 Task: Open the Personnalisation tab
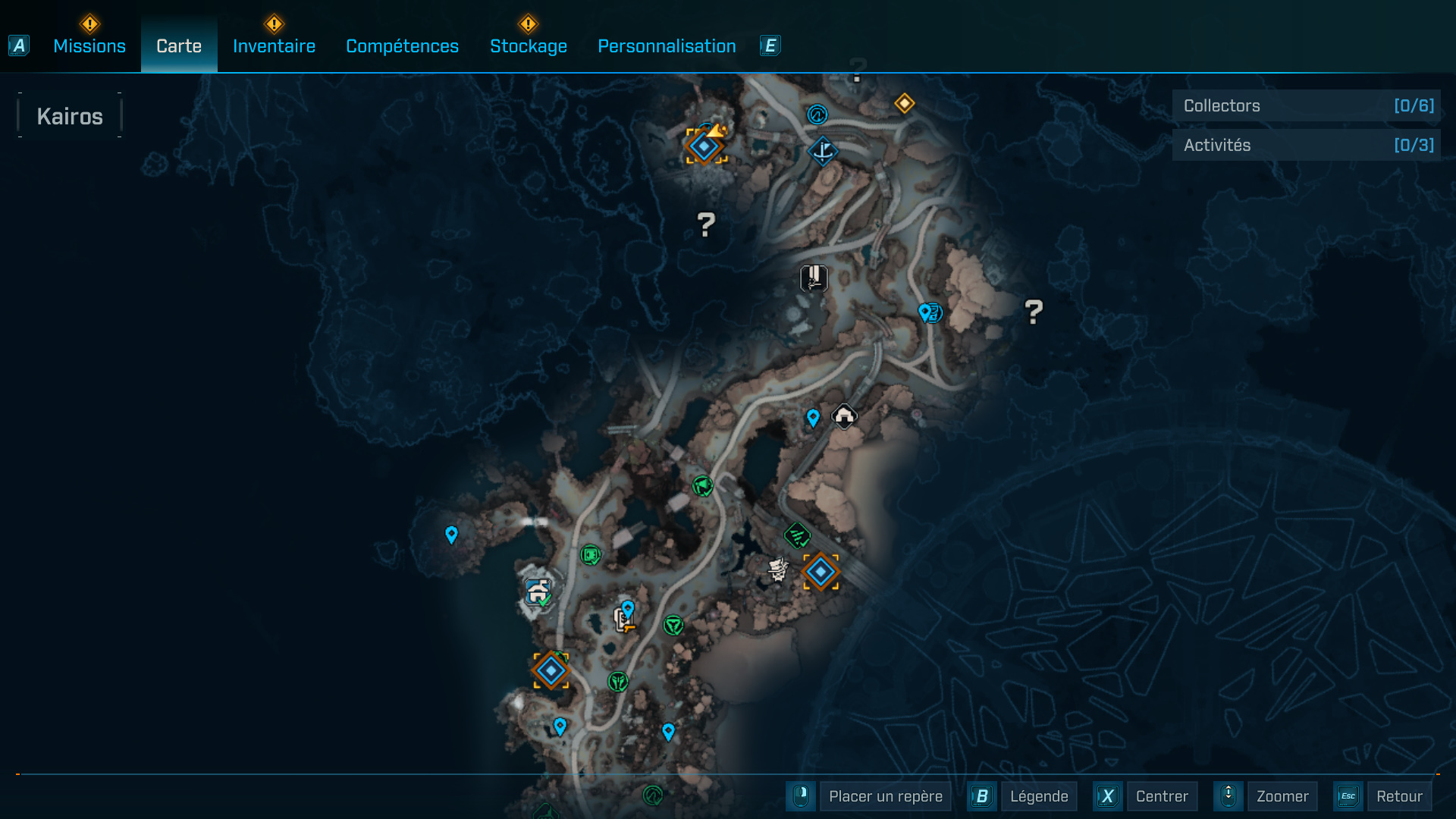pos(667,46)
